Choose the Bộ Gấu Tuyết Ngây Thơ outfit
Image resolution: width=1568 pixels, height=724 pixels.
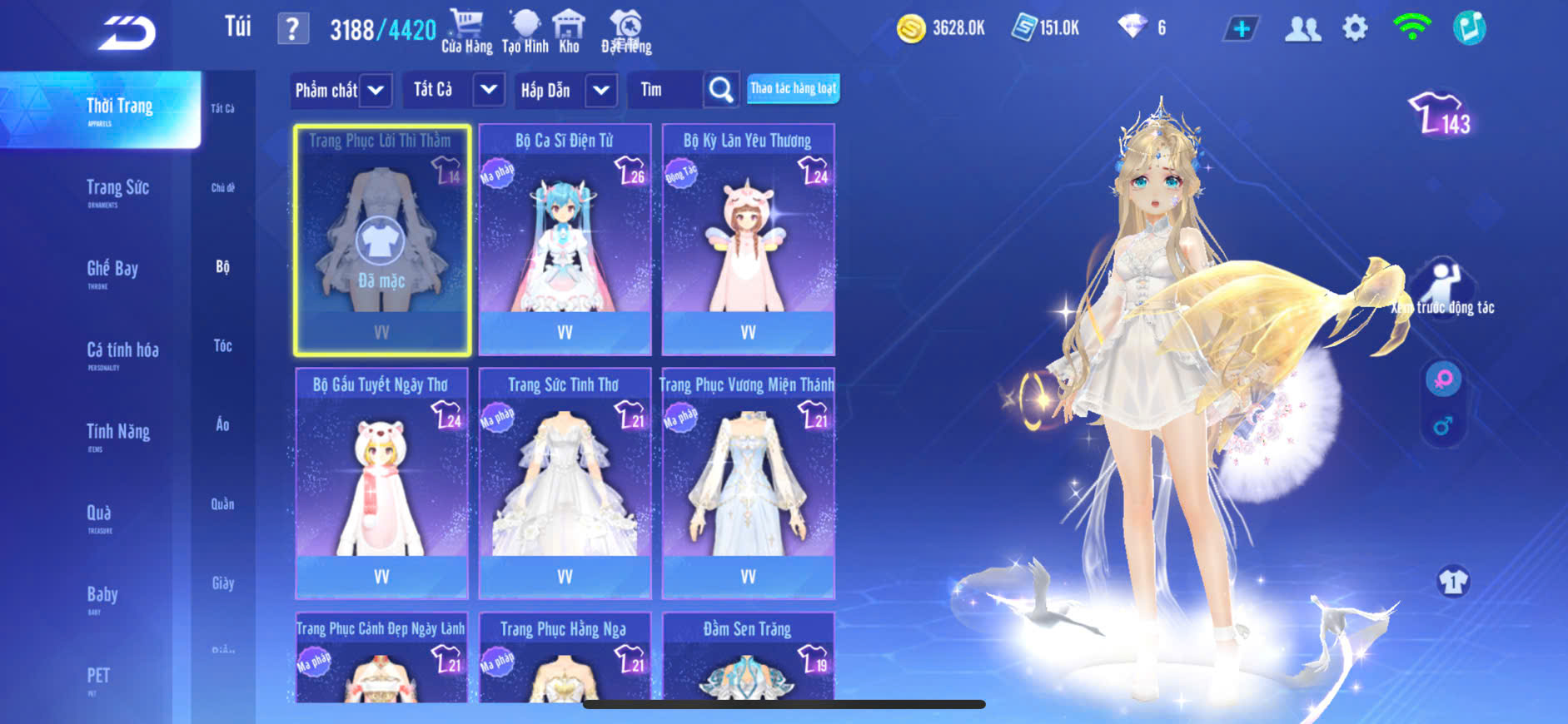click(x=381, y=483)
